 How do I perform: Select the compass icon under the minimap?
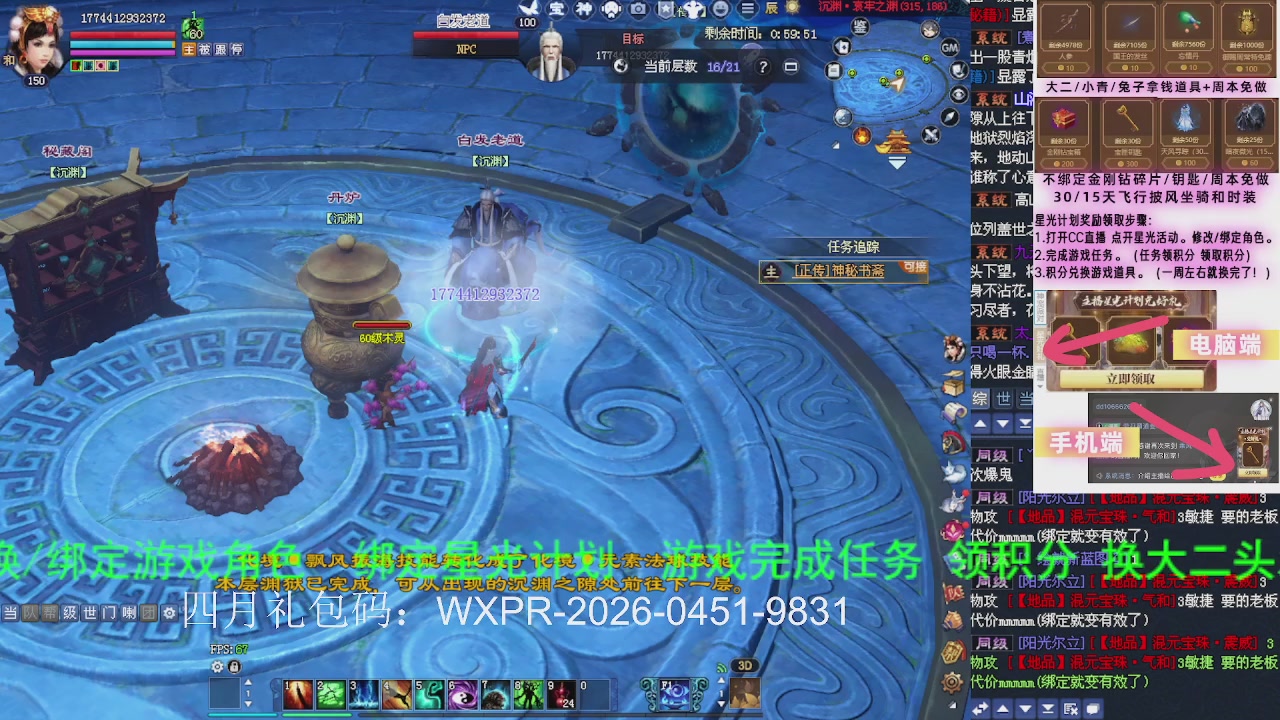pos(948,117)
